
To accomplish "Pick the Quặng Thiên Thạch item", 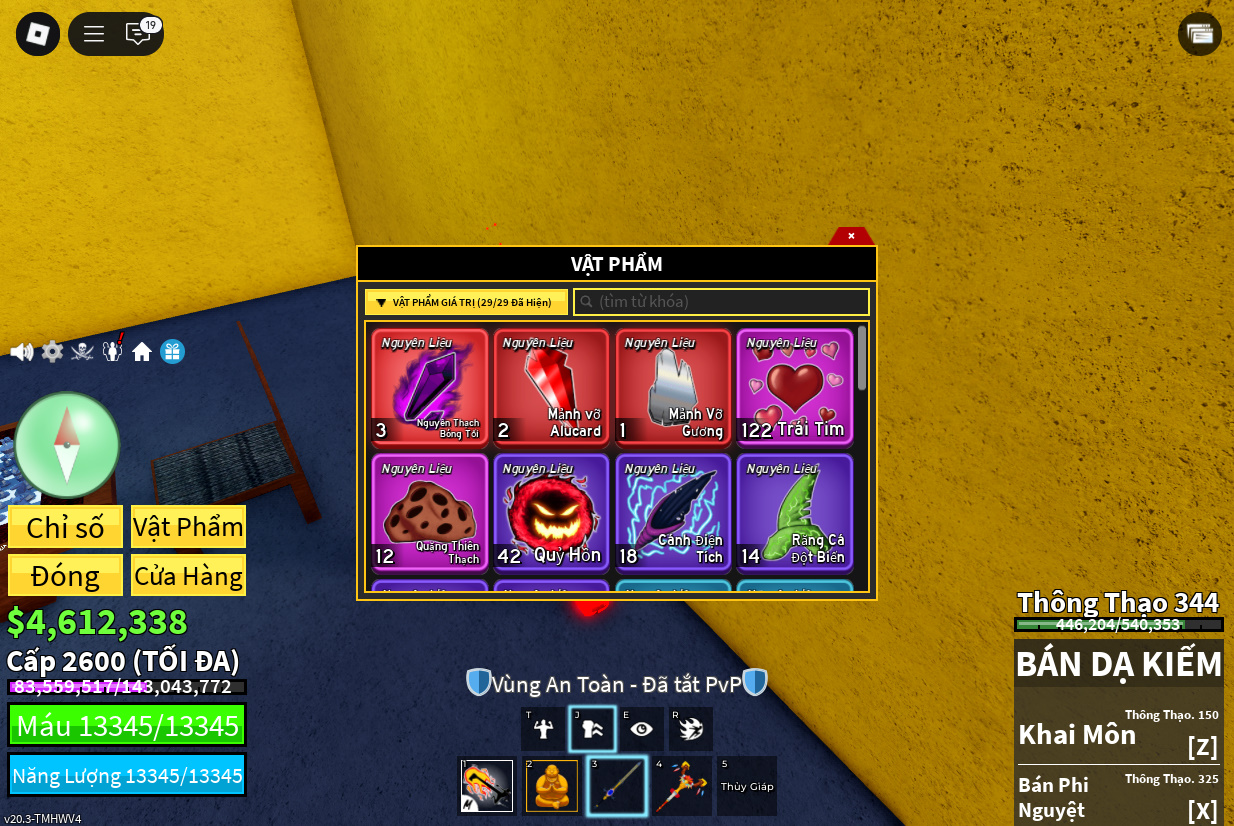I will (430, 512).
